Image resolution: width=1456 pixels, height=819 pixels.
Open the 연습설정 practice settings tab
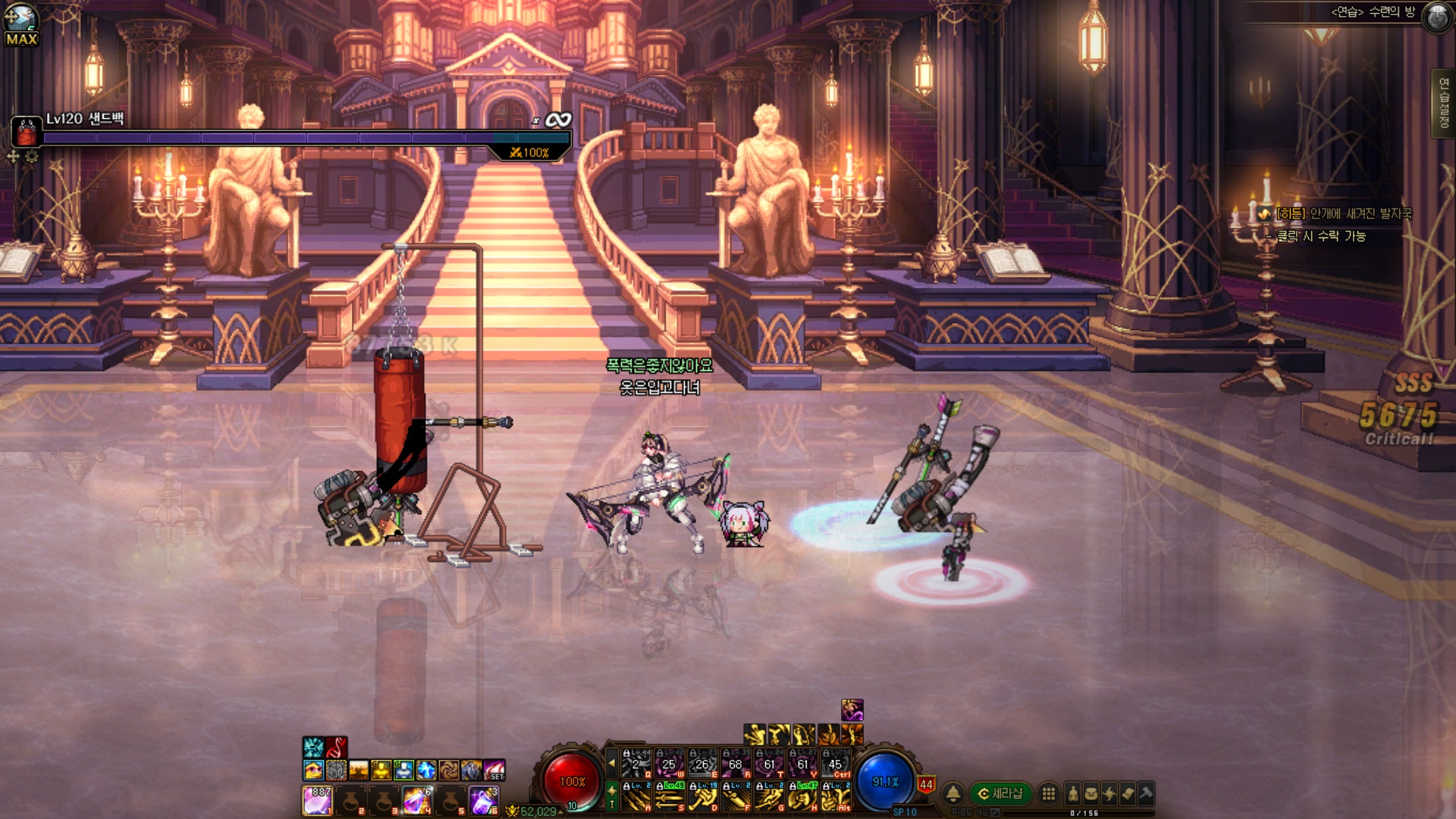(x=1443, y=104)
